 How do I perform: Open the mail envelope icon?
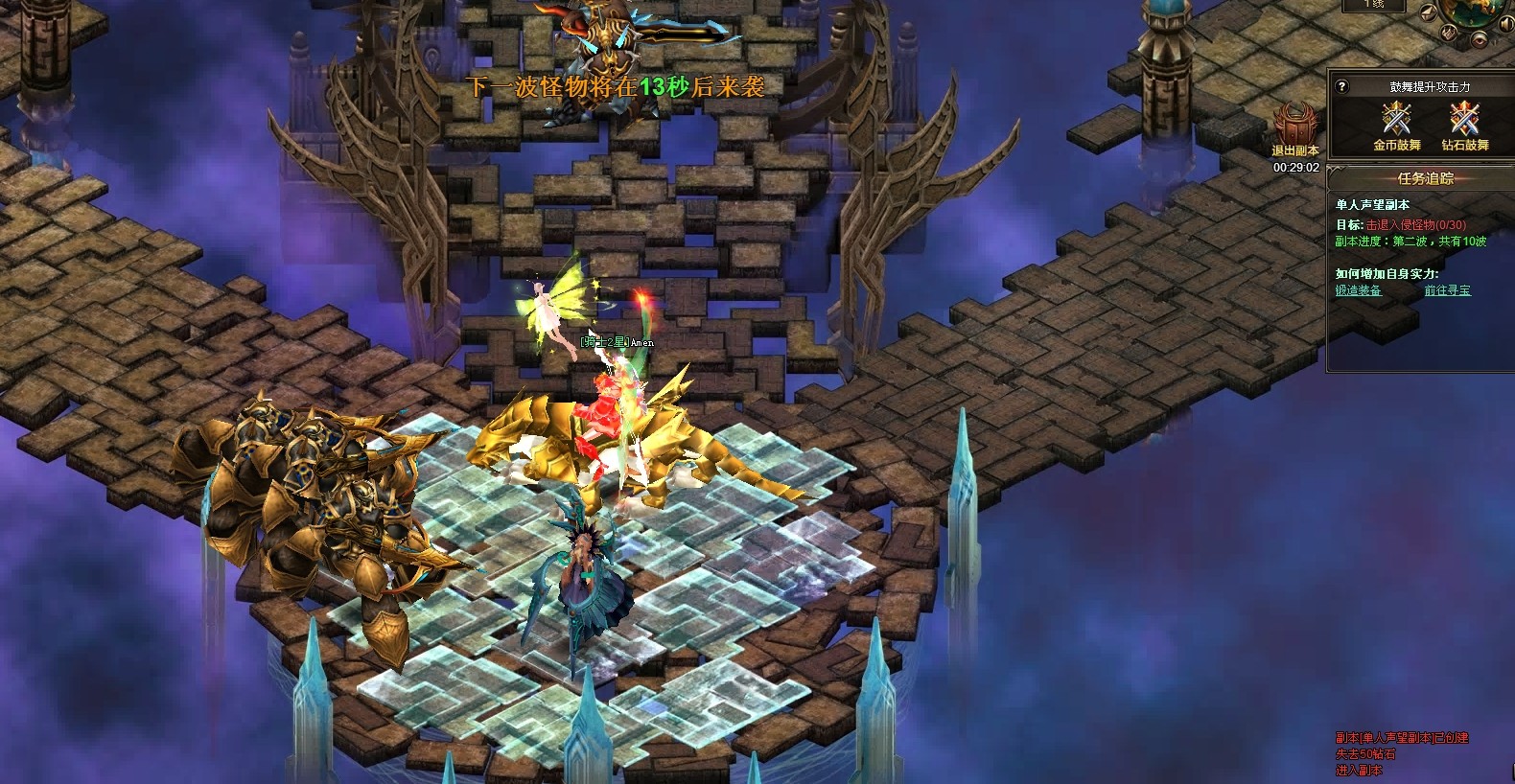coord(1429,13)
